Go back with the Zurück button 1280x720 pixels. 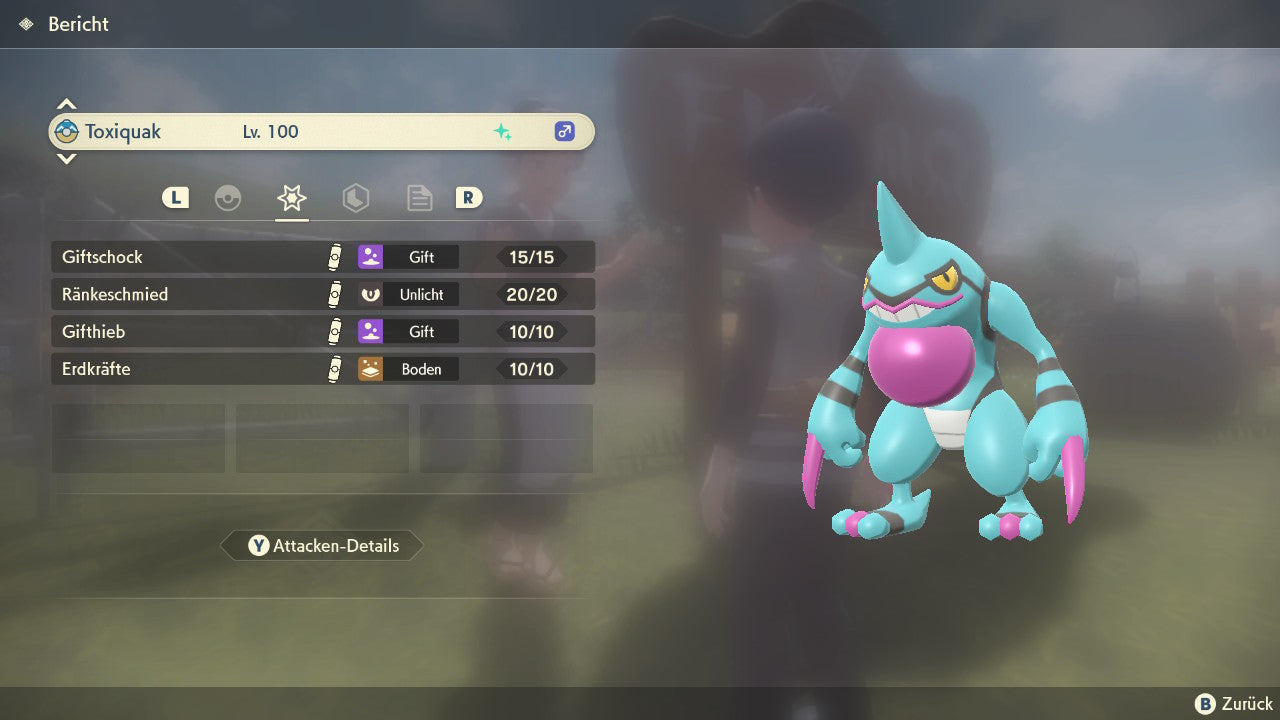tap(1234, 704)
